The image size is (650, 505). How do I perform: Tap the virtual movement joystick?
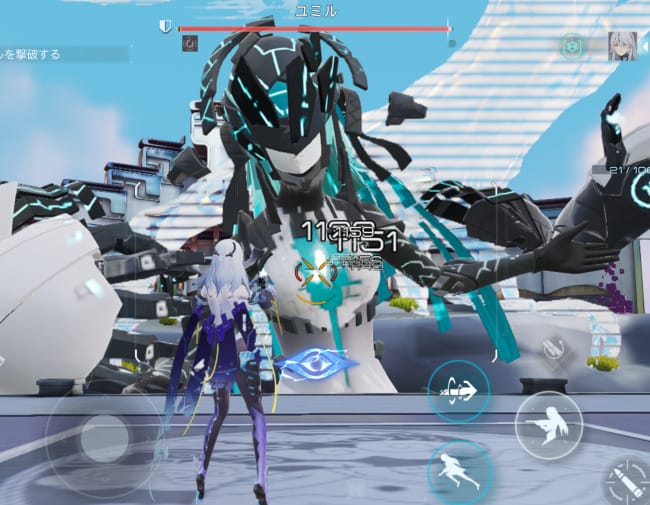[103, 438]
